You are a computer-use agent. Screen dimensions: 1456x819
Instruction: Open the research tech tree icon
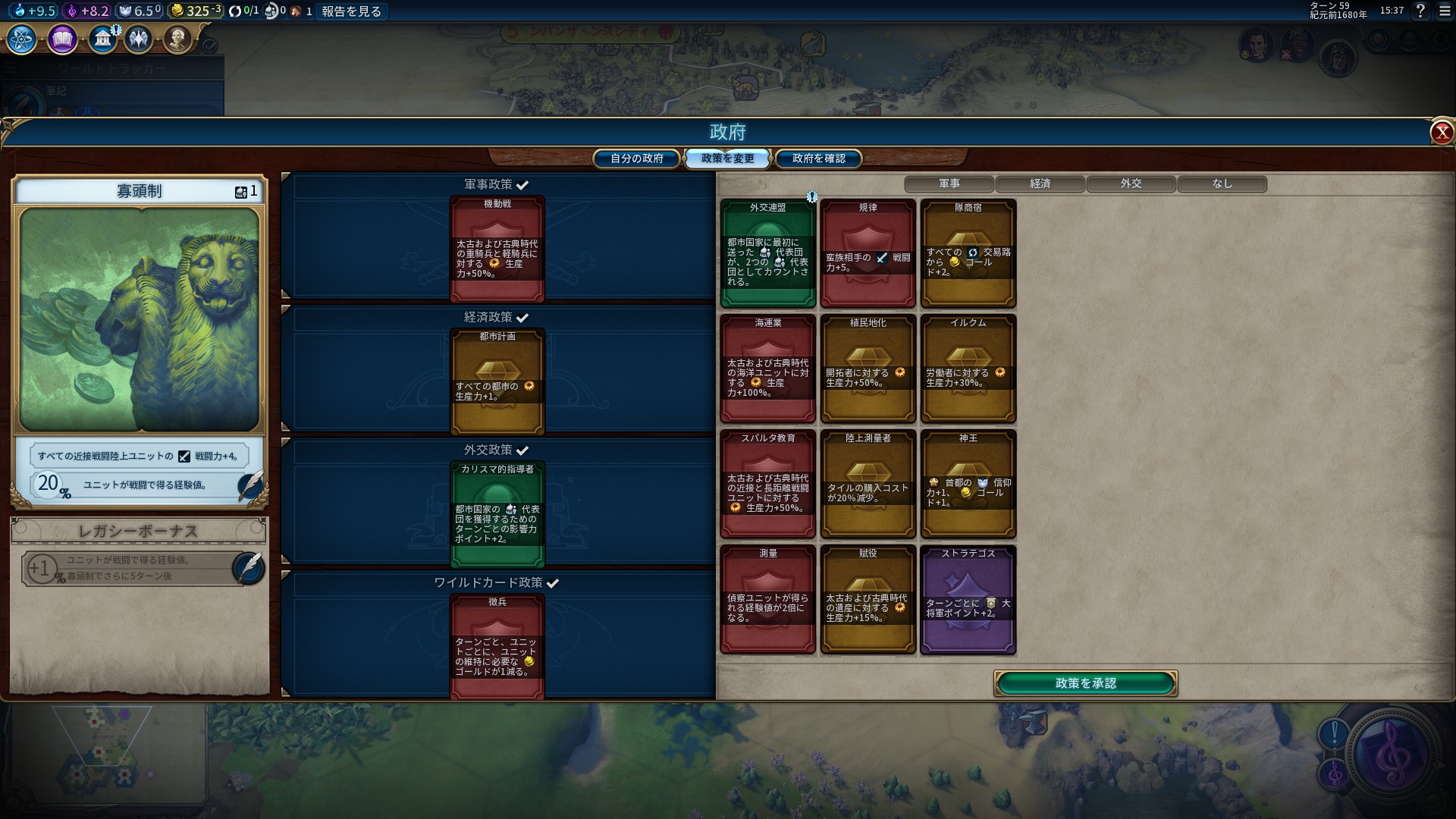click(x=22, y=39)
